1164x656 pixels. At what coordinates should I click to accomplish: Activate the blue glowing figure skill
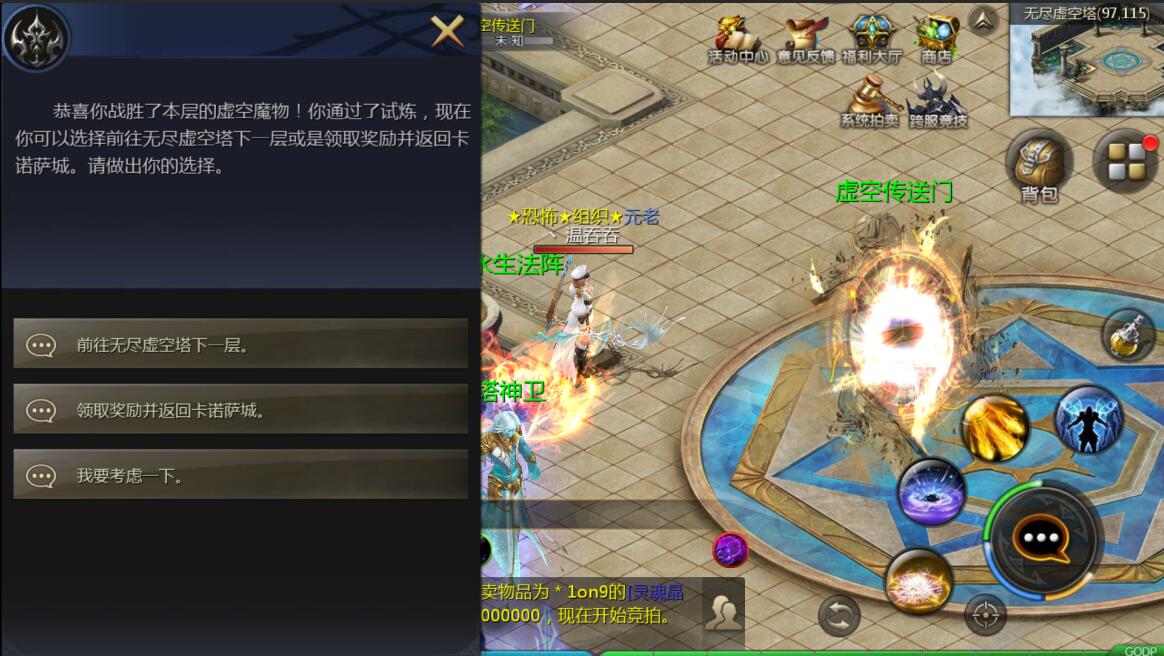[1088, 420]
